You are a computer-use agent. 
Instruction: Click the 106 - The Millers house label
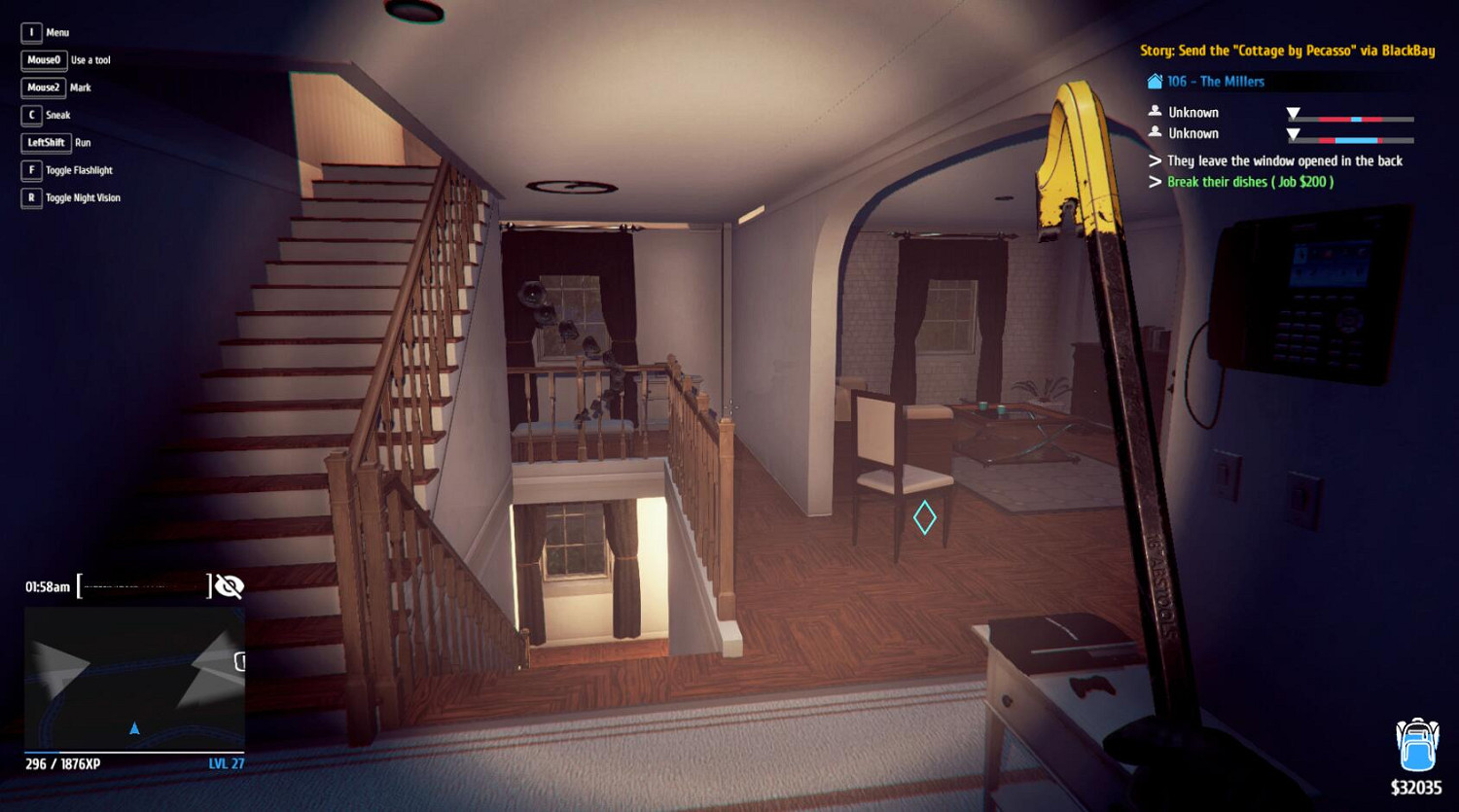pos(1216,82)
